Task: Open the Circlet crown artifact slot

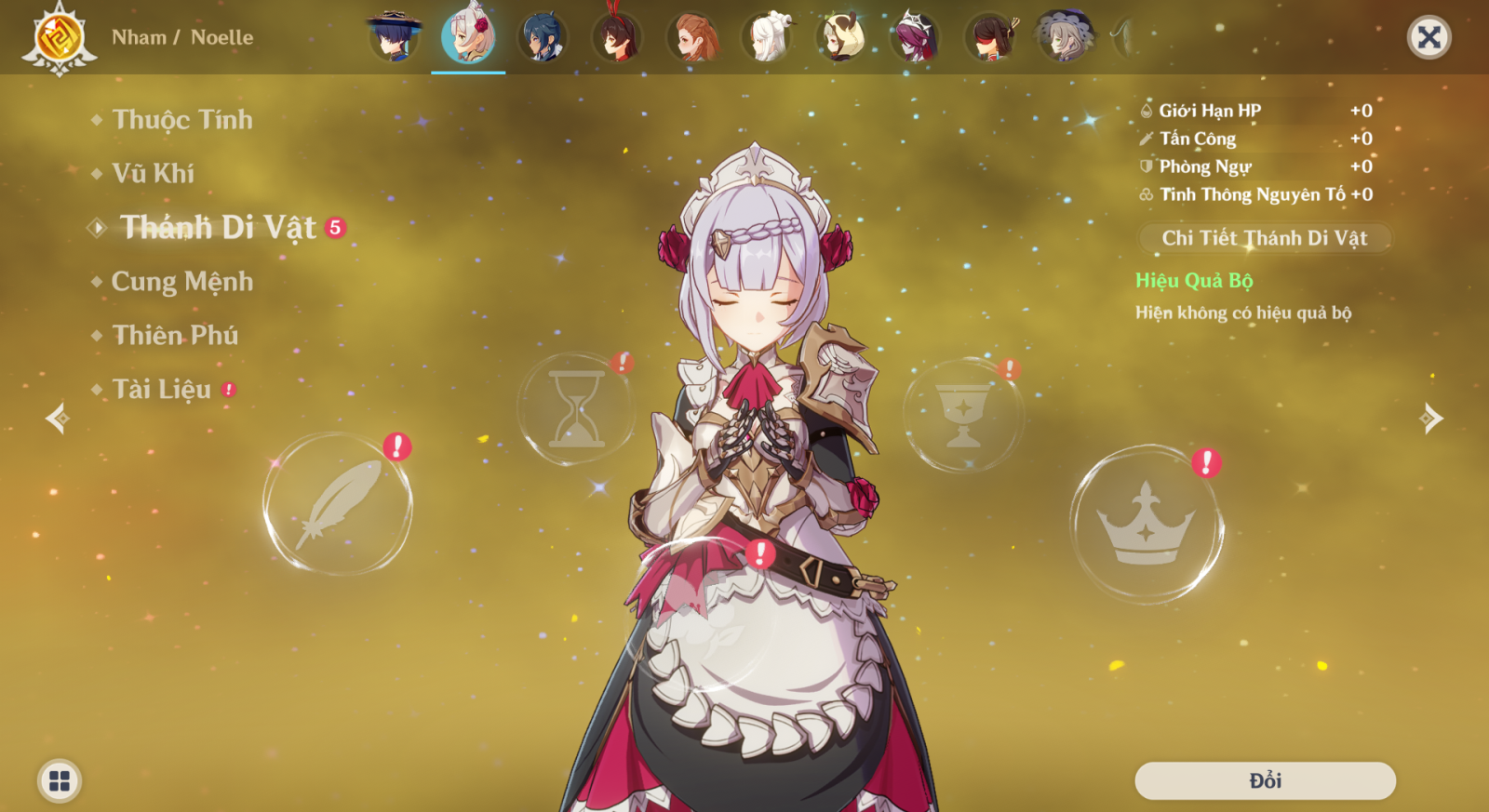Action: click(x=1149, y=521)
